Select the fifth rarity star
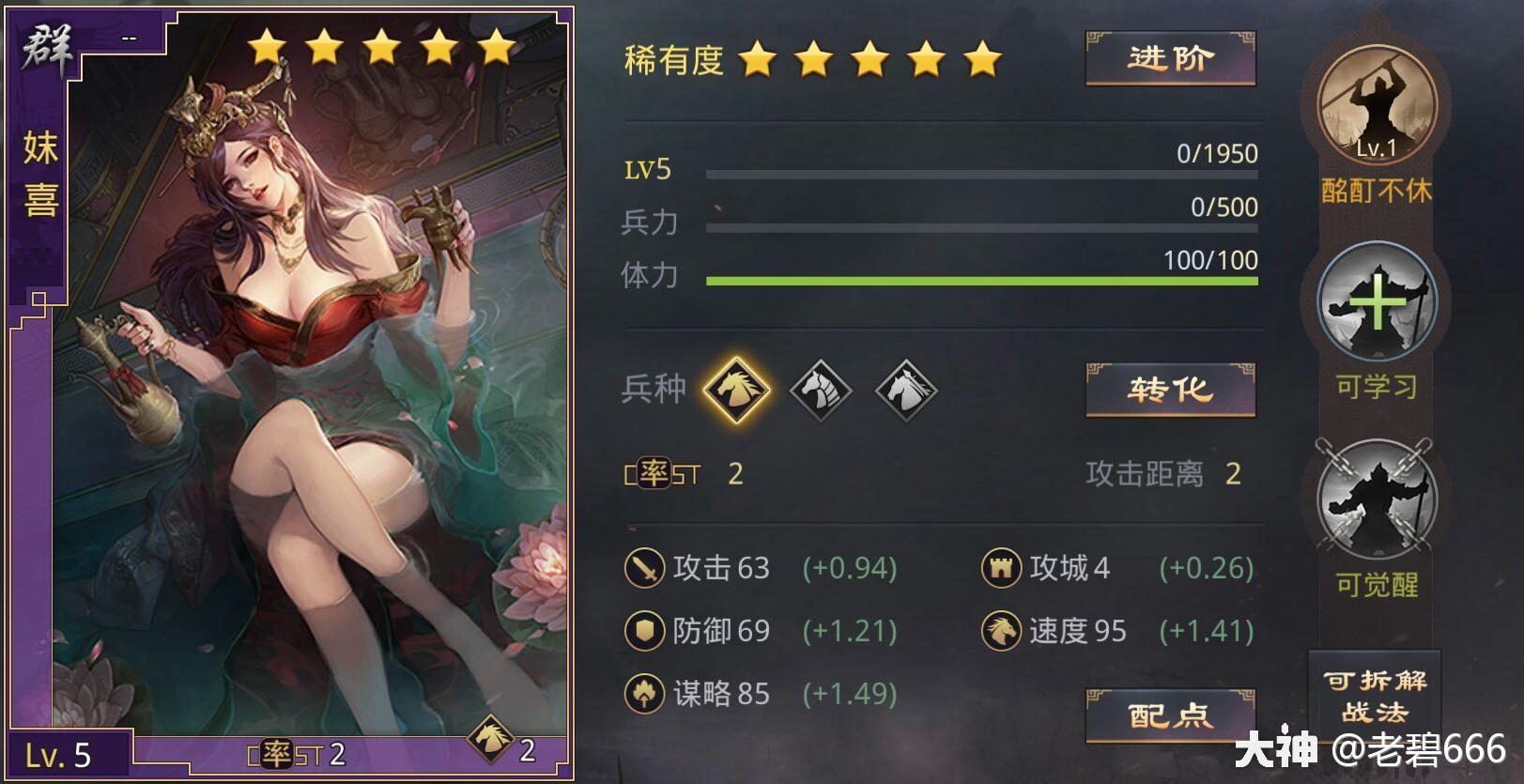The image size is (1524, 784). click(x=980, y=58)
